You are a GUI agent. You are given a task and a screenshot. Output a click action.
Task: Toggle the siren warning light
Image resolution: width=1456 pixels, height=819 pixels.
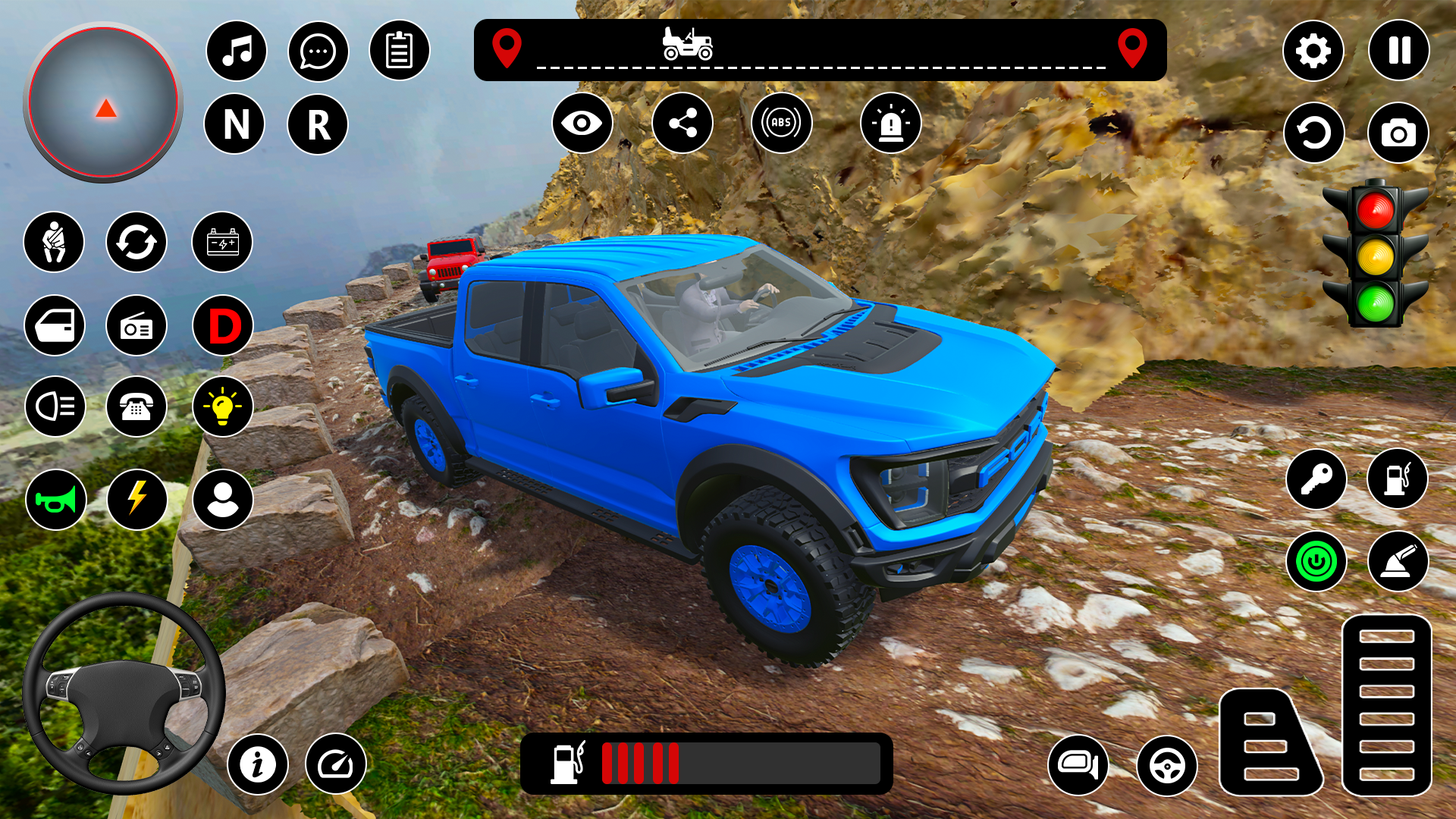tap(892, 123)
